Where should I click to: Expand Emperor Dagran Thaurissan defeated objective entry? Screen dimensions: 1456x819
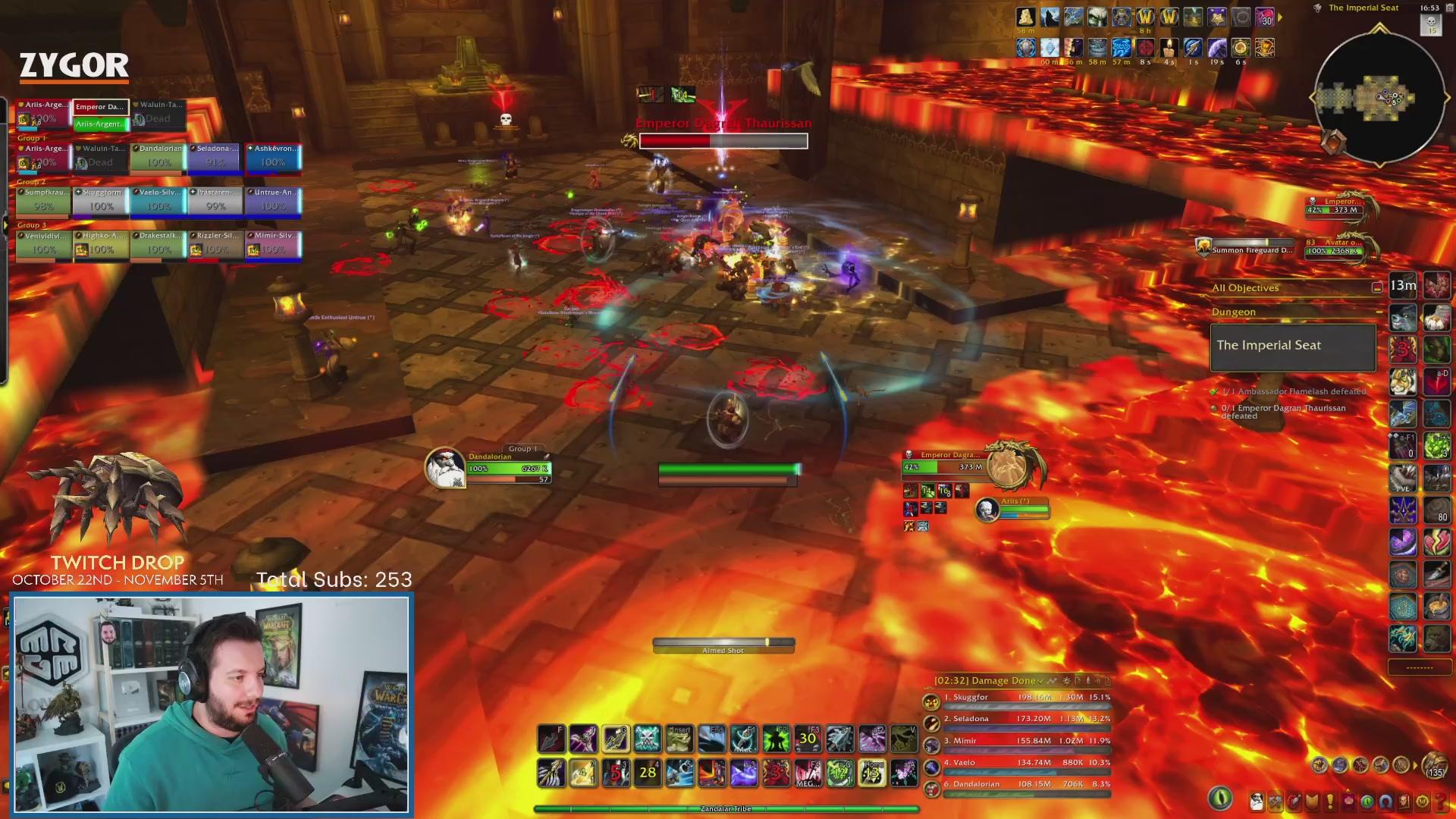pos(1289,412)
